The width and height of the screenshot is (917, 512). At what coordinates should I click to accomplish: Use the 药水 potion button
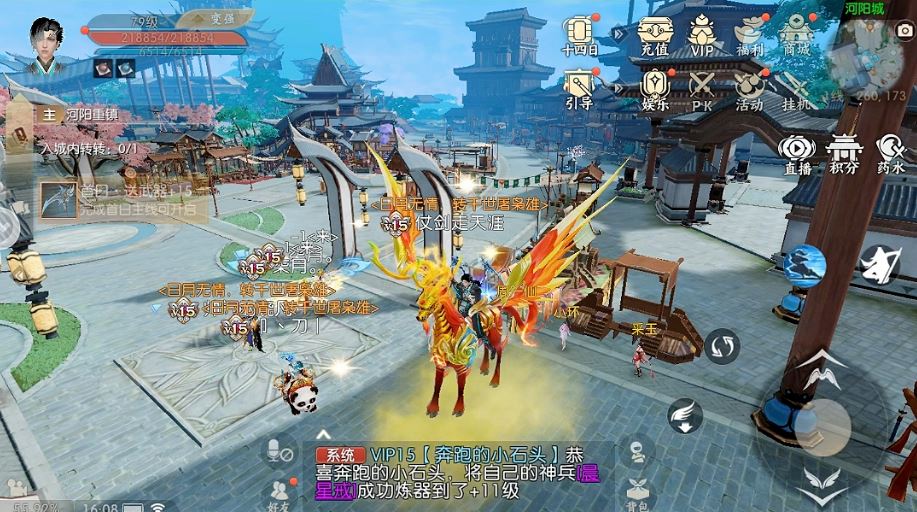click(x=891, y=154)
